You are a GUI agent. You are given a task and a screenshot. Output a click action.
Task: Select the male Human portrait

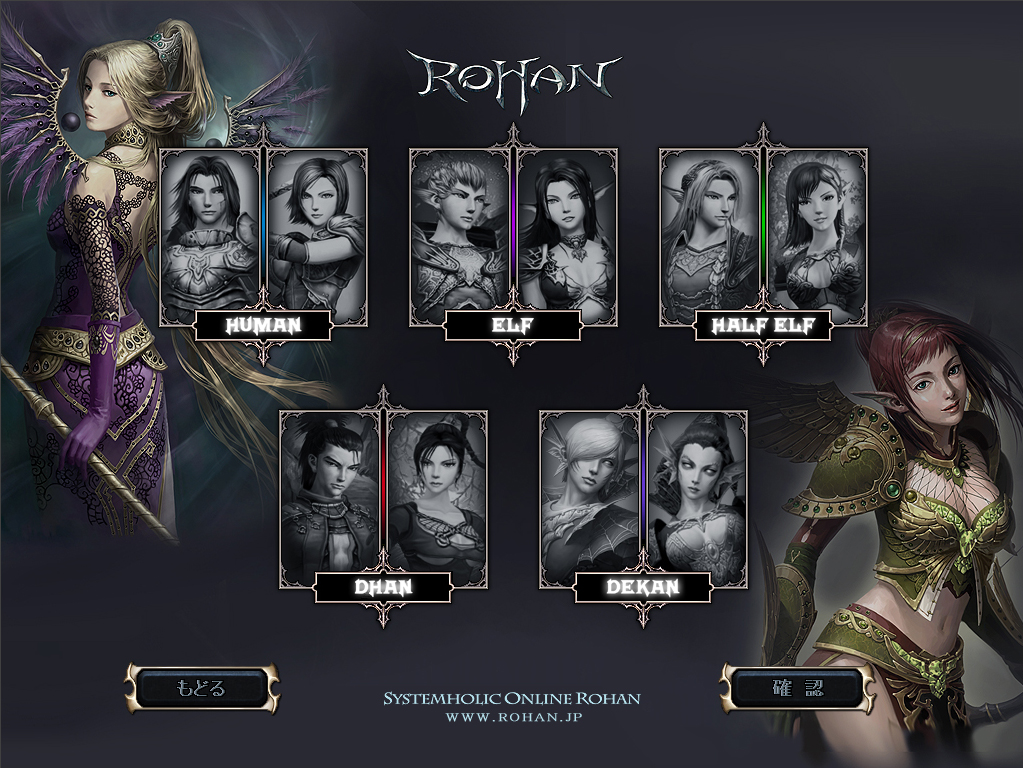click(x=211, y=230)
